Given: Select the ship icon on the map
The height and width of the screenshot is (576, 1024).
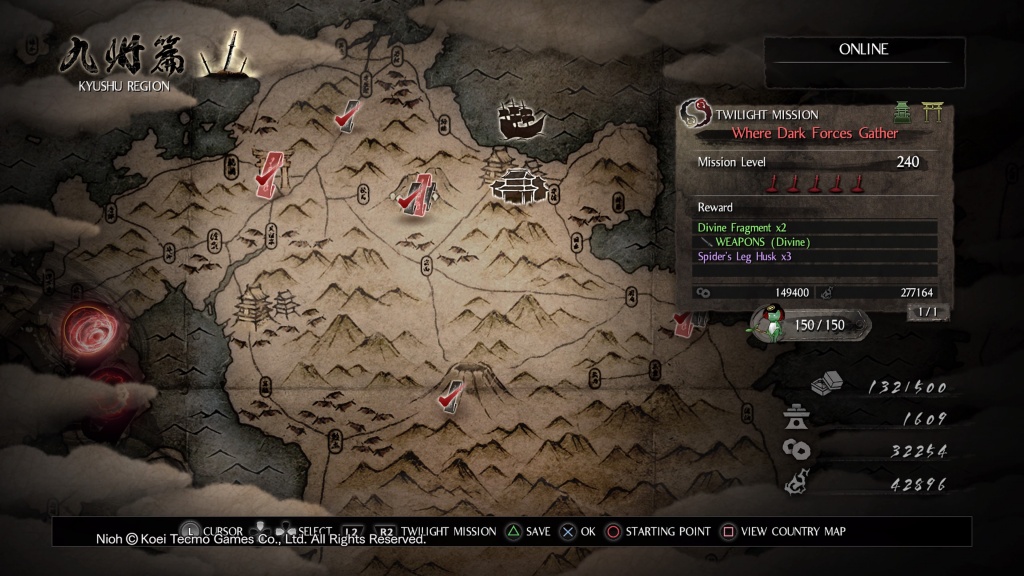Looking at the screenshot, I should [x=522, y=120].
